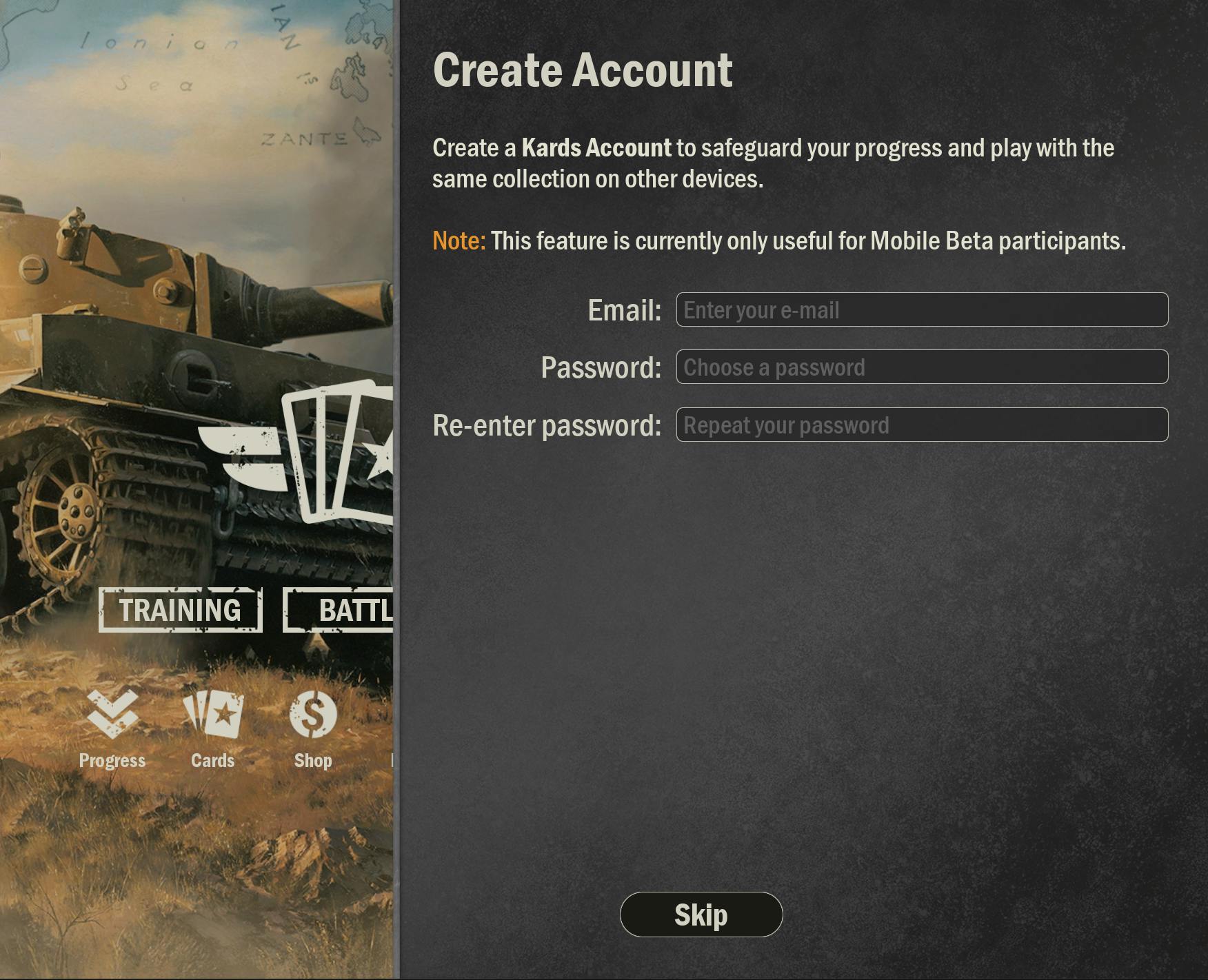
Task: Open the Shop dollar-sign icon
Action: [313, 717]
